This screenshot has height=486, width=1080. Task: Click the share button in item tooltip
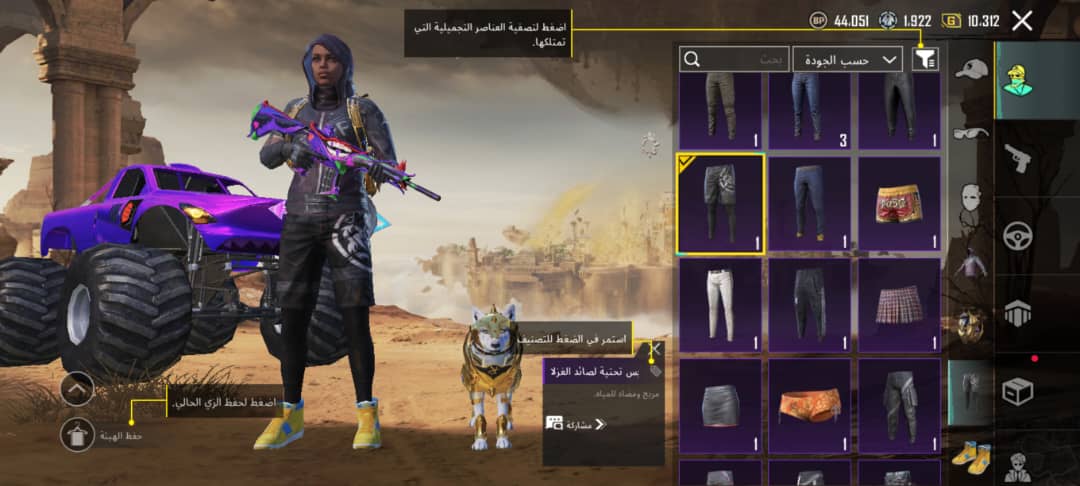click(576, 424)
